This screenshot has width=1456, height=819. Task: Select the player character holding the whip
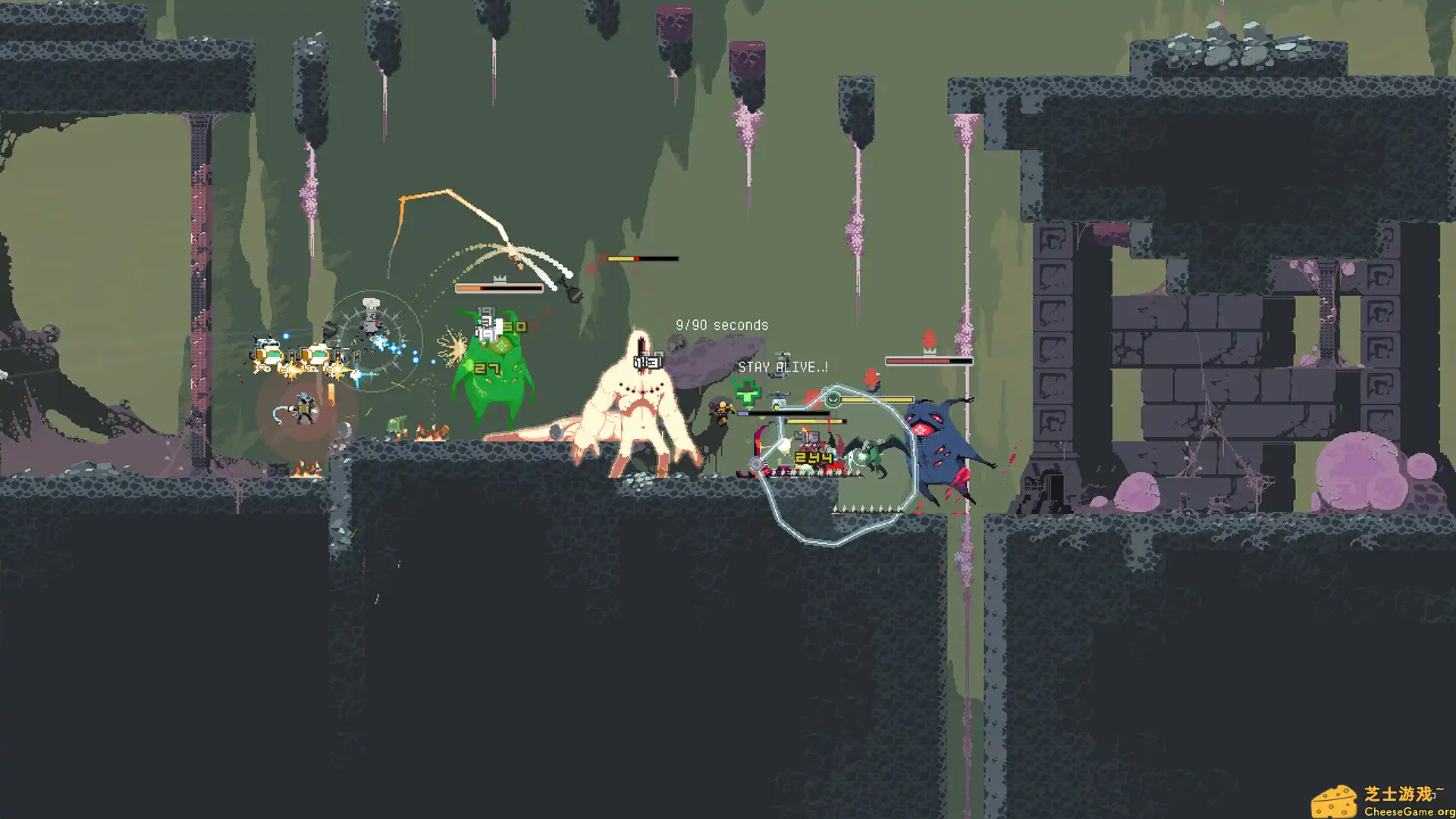tap(305, 408)
